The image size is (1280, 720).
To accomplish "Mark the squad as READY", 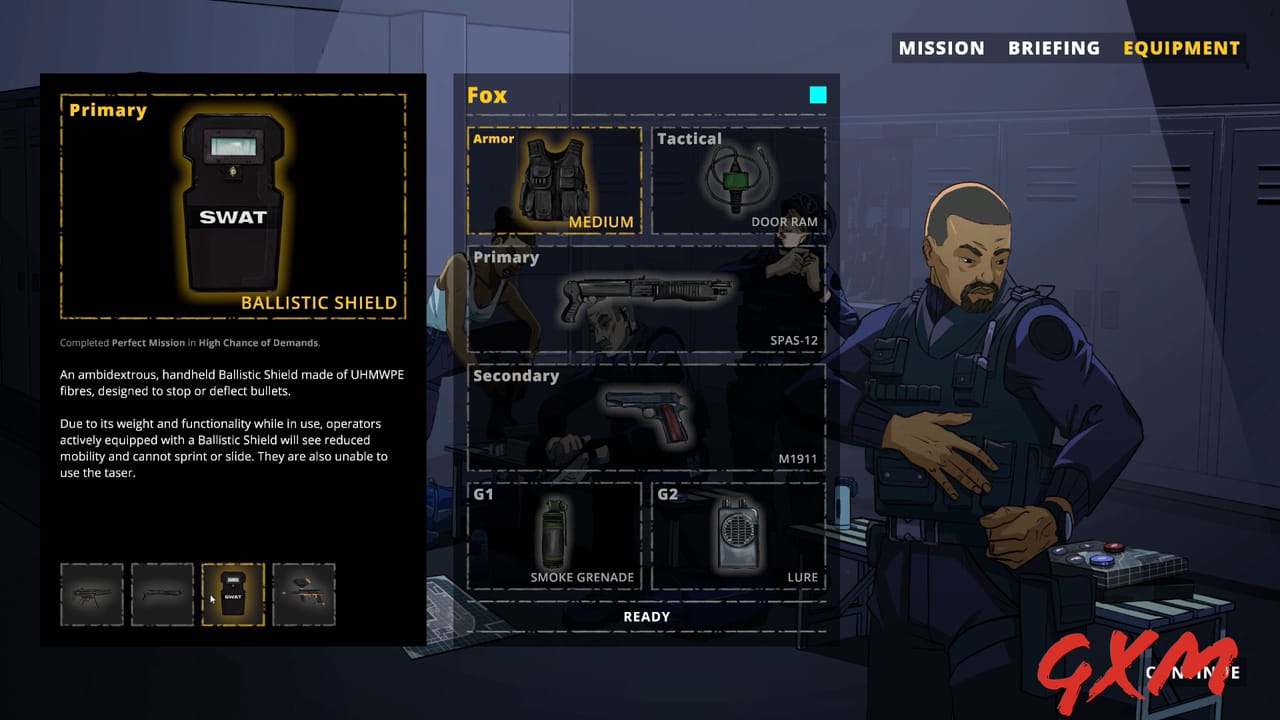I will click(646, 616).
